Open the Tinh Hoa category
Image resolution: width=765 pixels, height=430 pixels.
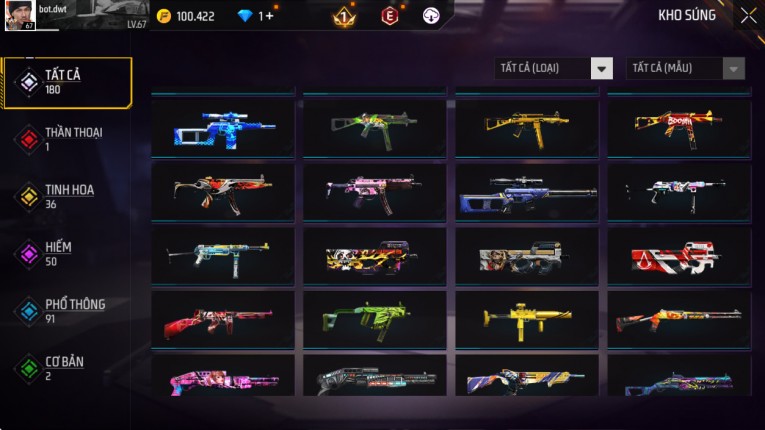tap(66, 197)
